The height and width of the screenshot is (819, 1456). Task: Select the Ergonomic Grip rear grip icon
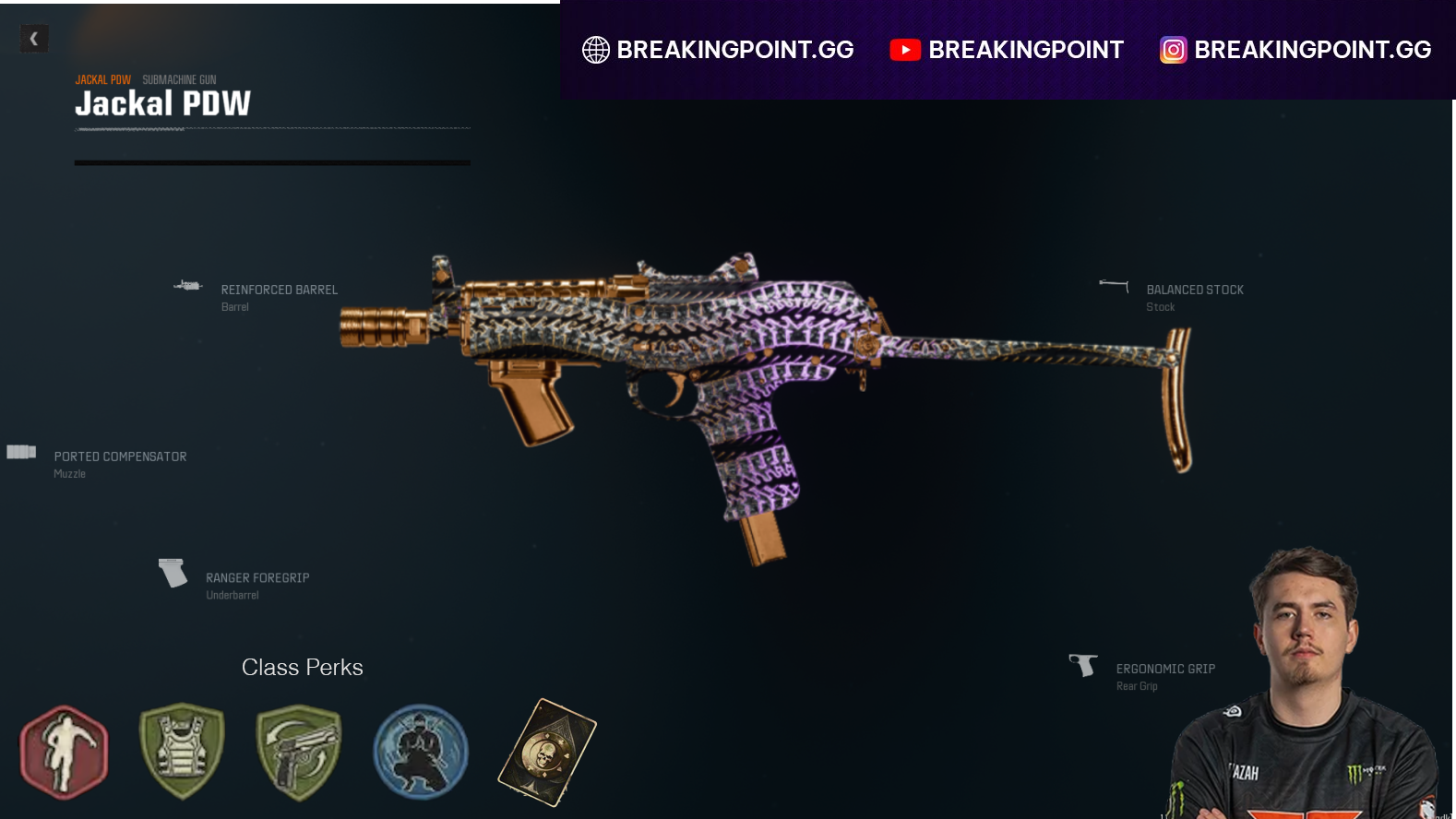pos(1081,666)
